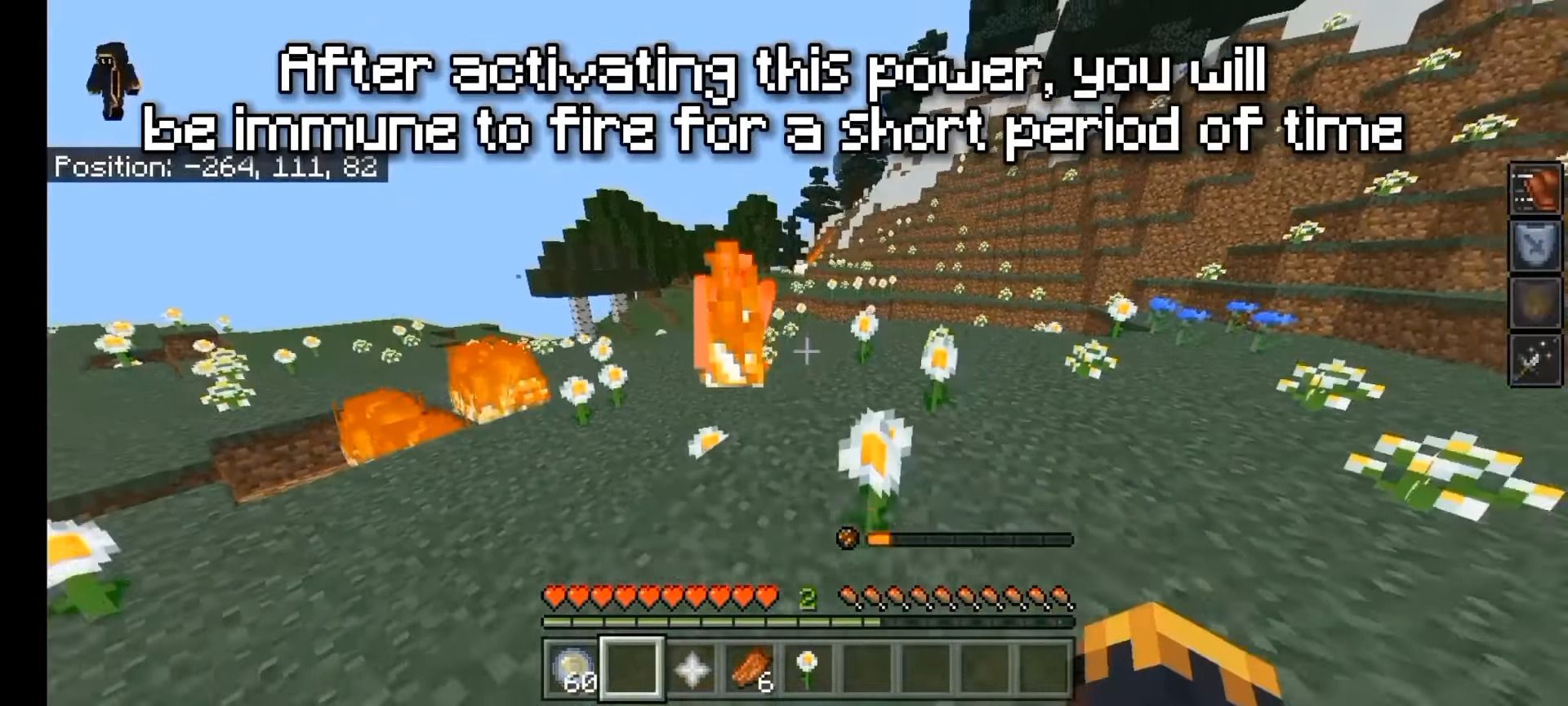The image size is (1568, 706).
Task: Open the blue shield status effect icon
Action: pyautogui.click(x=1533, y=246)
